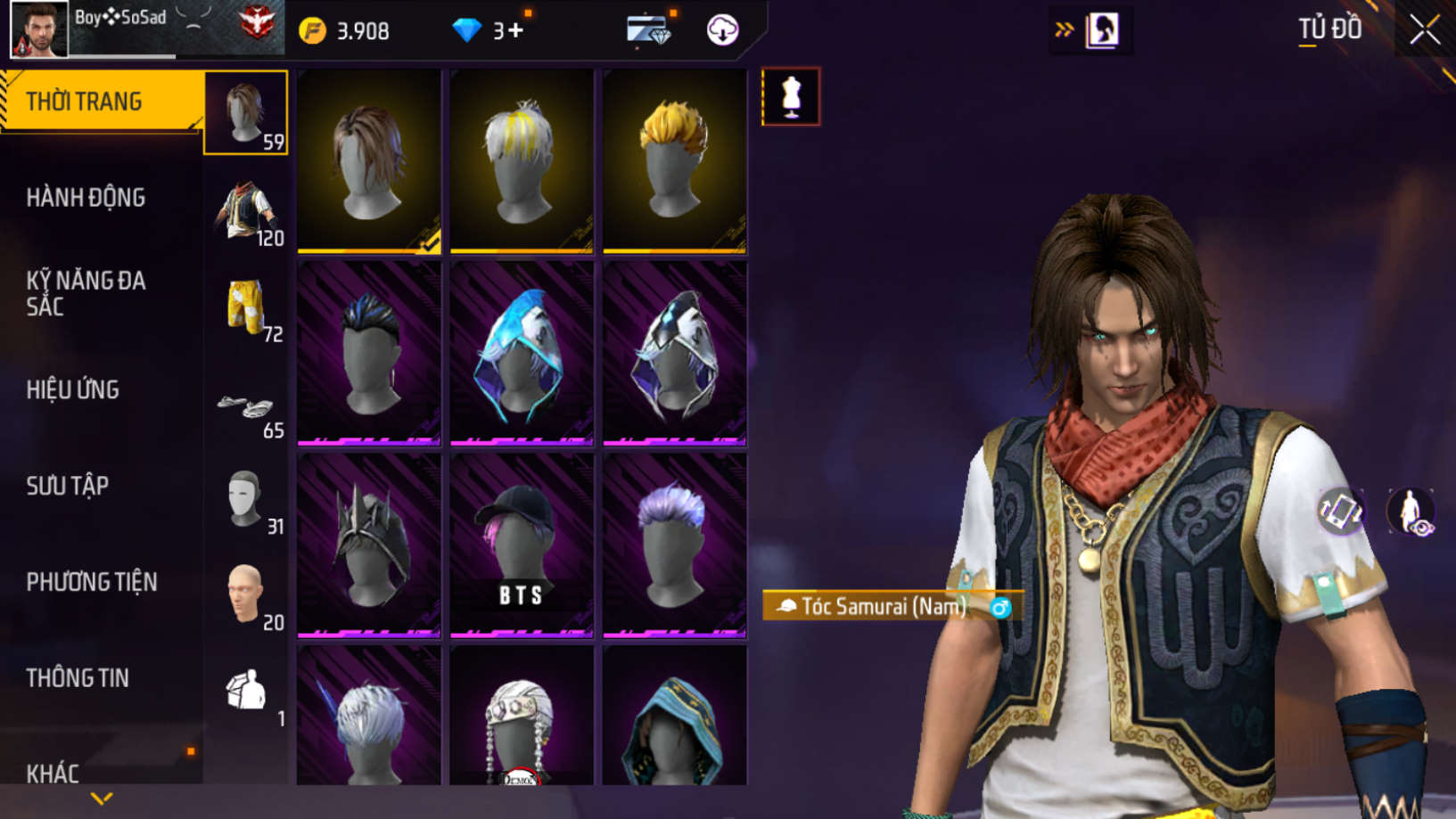Select the hair subcategory with 59 items
The width and height of the screenshot is (1456, 819).
coord(246,113)
